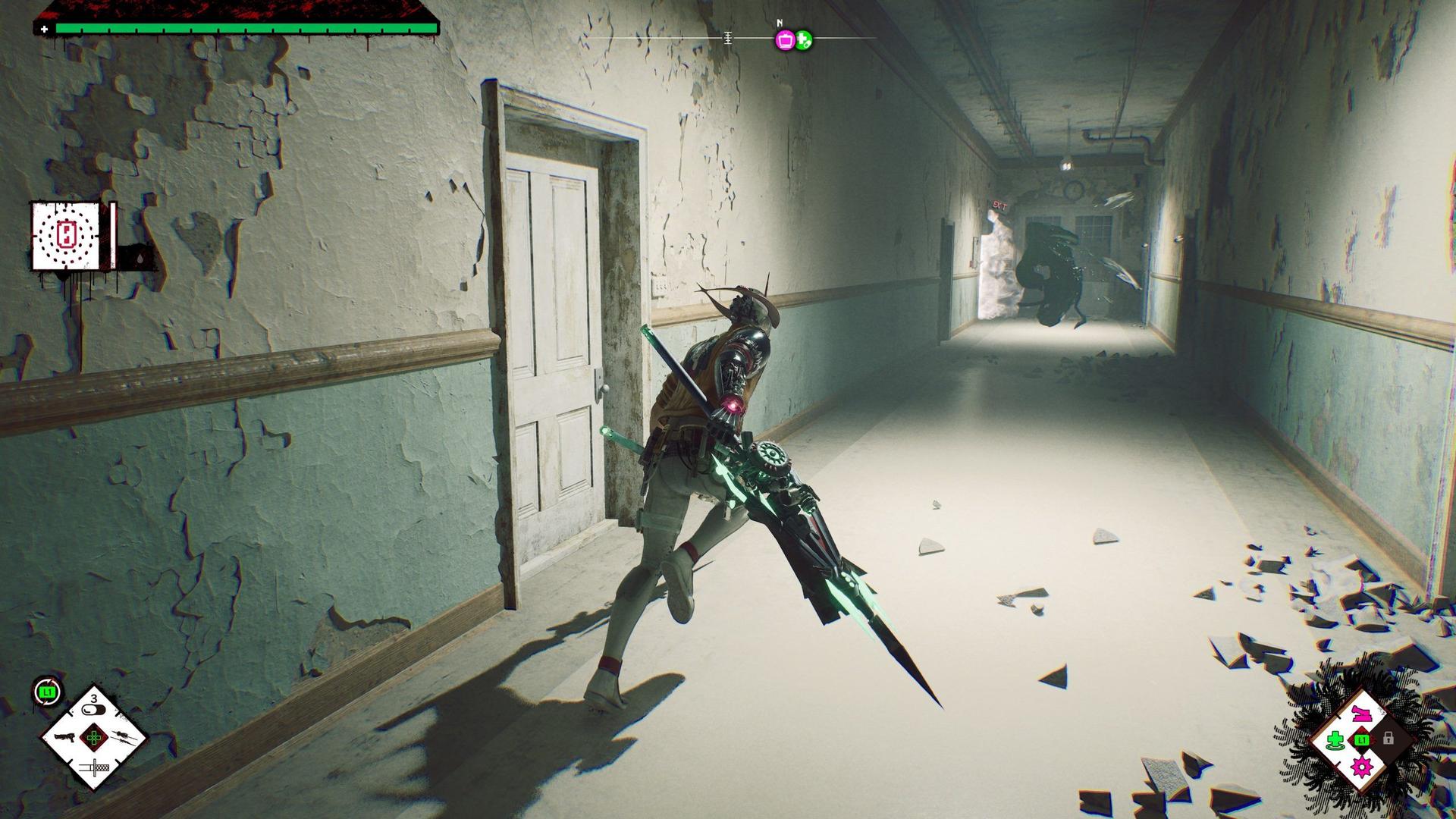Screen dimensions: 1456x819
Task: Select the pistol on the weapon wheel
Action: pyautogui.click(x=65, y=737)
